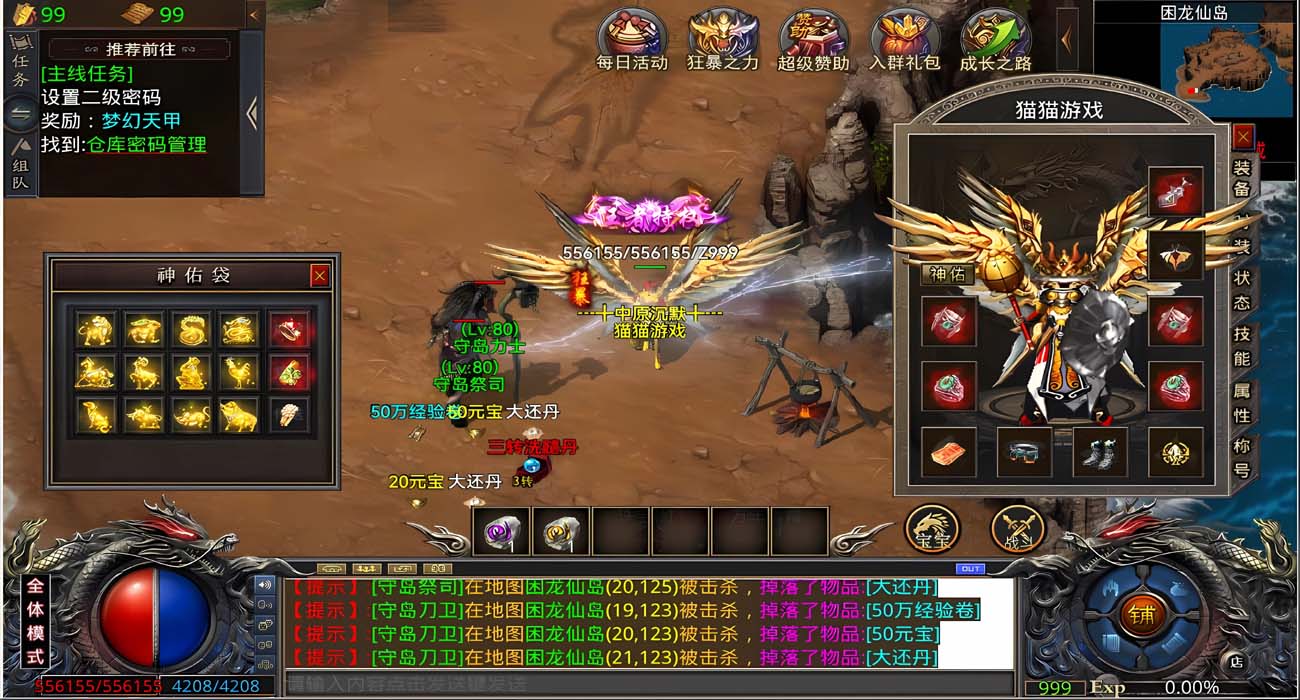Open the 每日活动 daily activity icon

[x=631, y=39]
